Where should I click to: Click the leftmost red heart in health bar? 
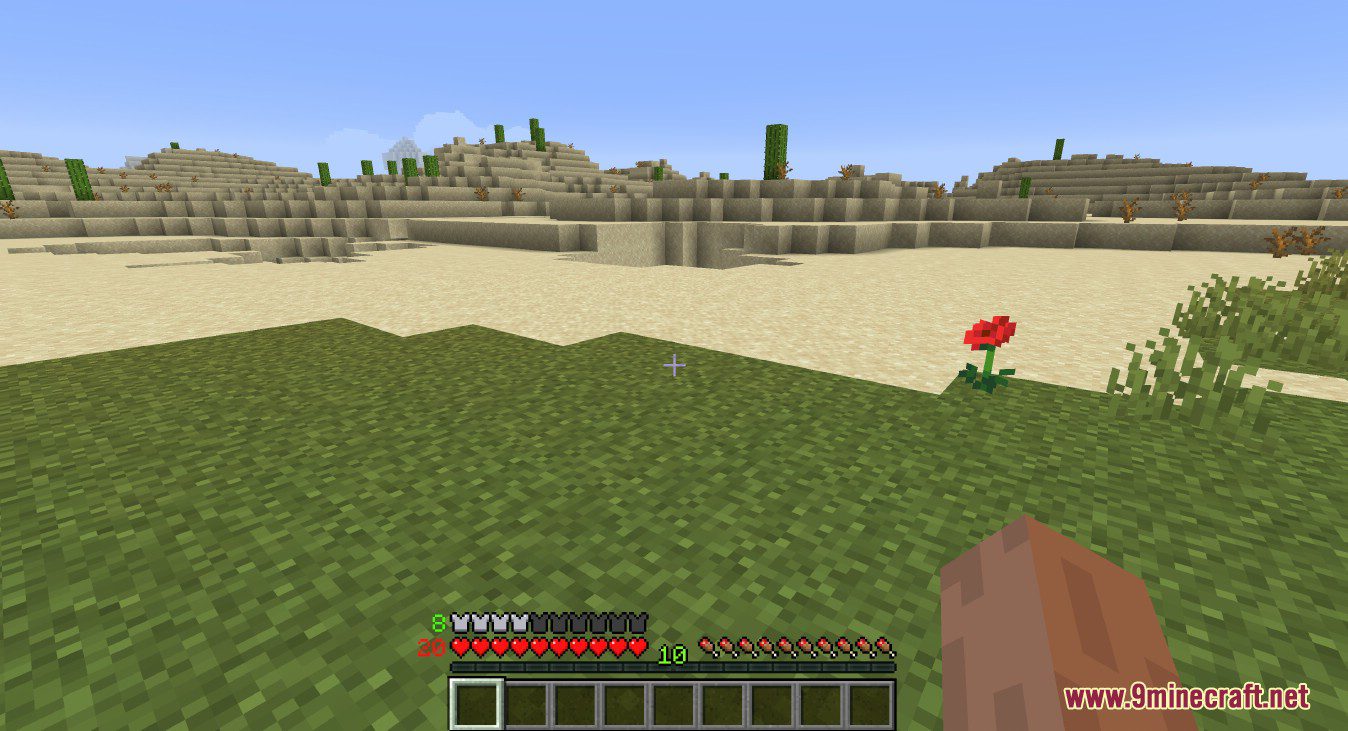pos(458,647)
